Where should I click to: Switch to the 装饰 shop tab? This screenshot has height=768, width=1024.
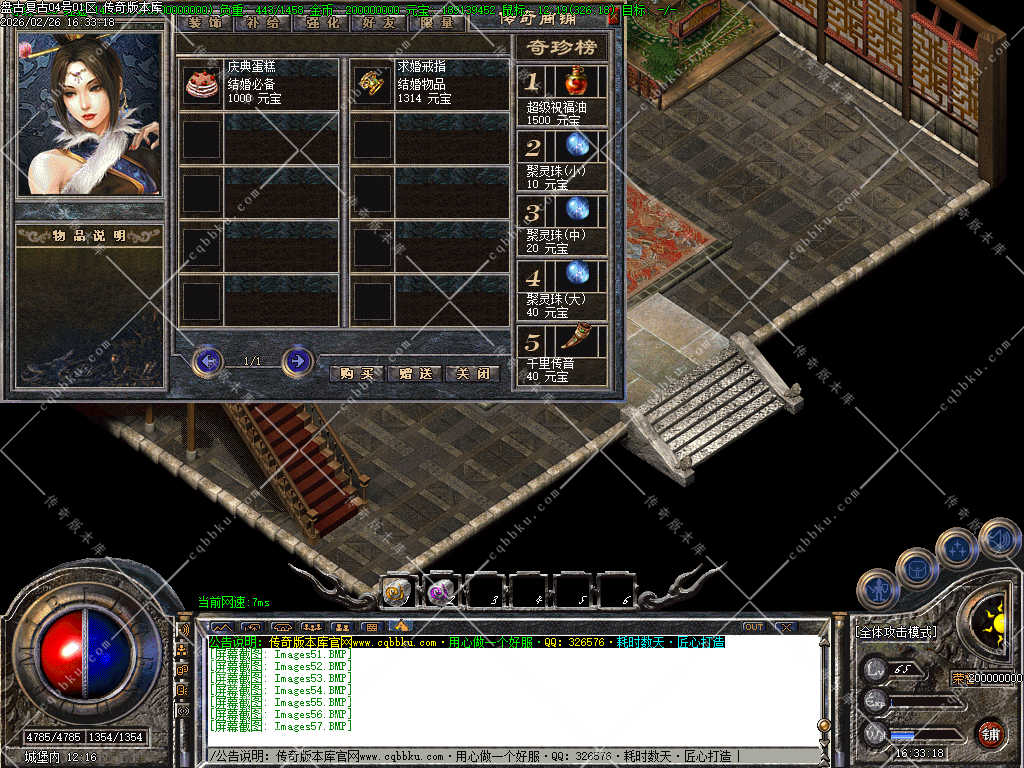pyautogui.click(x=205, y=22)
